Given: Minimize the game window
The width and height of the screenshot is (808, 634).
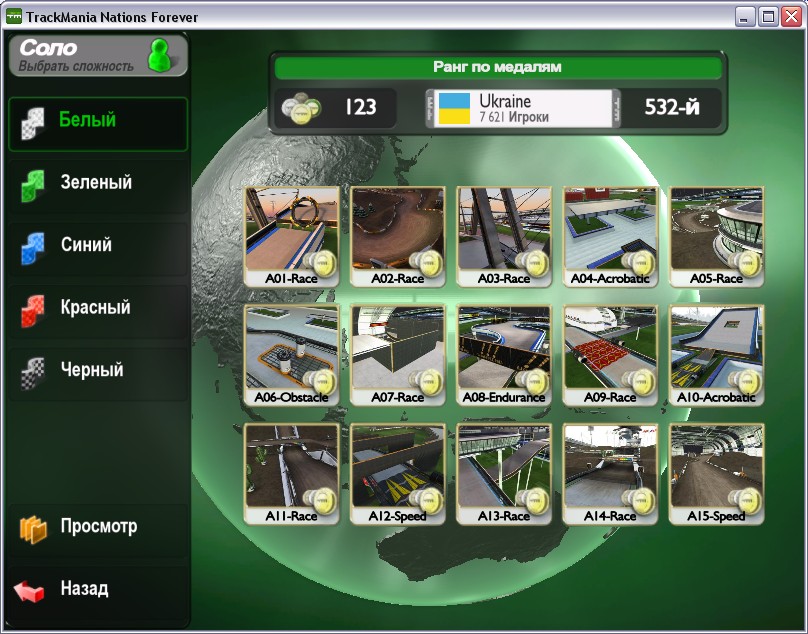Looking at the screenshot, I should [x=746, y=17].
